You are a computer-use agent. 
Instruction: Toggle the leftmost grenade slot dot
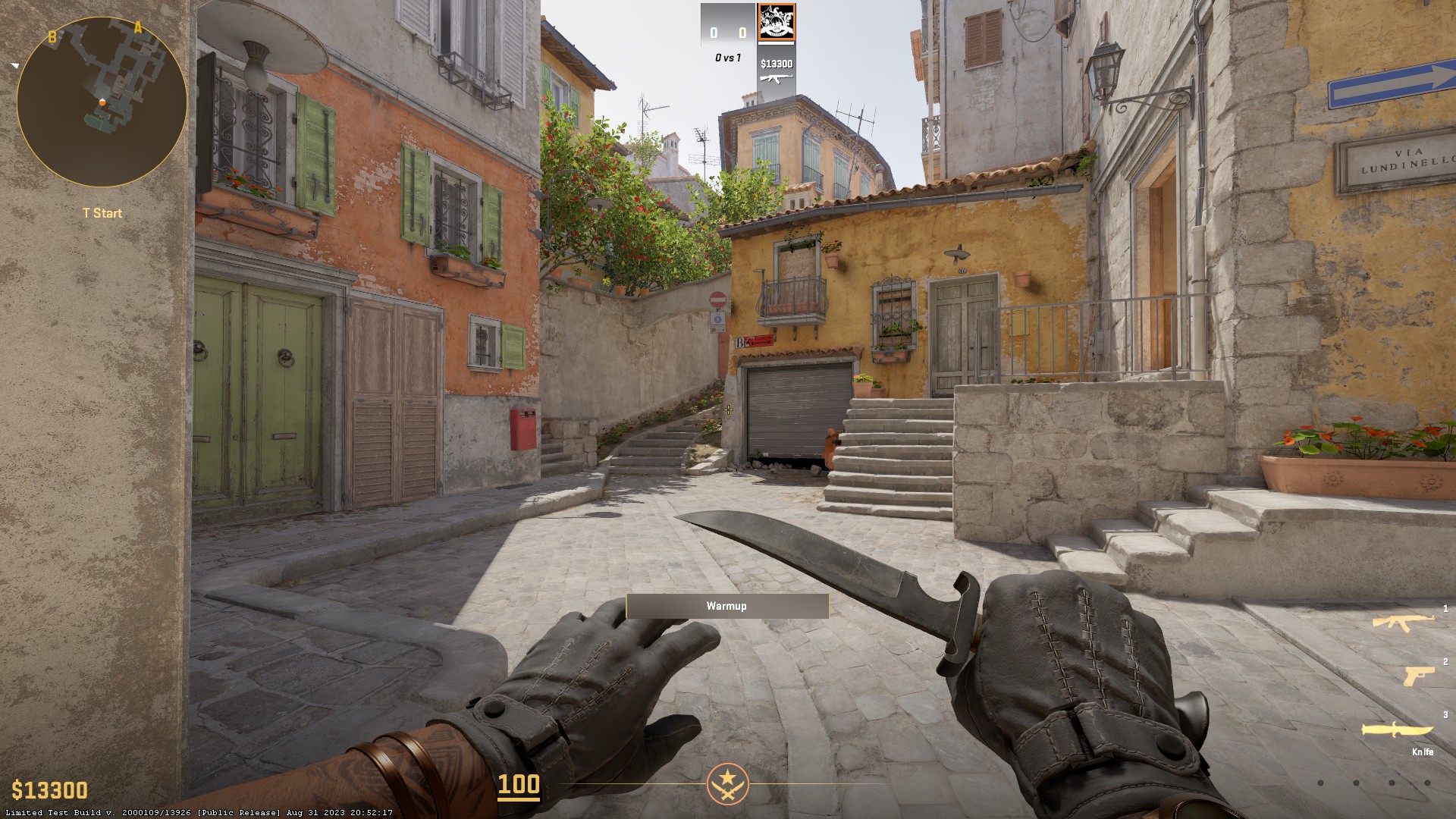[x=1320, y=783]
